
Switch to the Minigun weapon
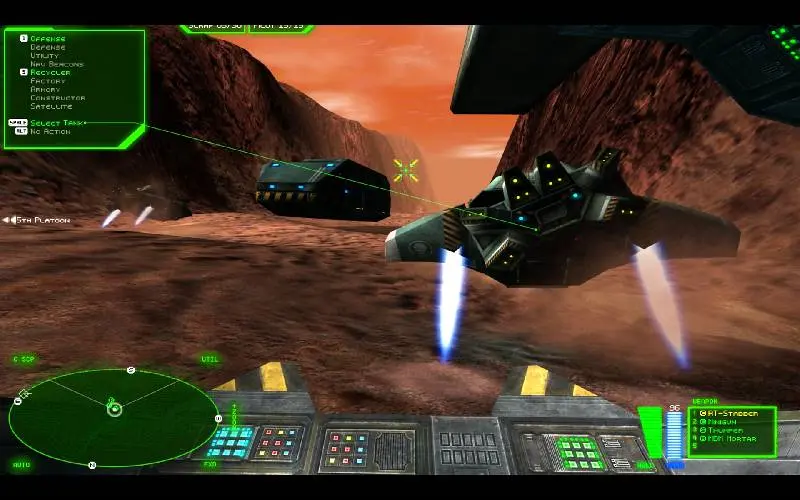pos(725,422)
